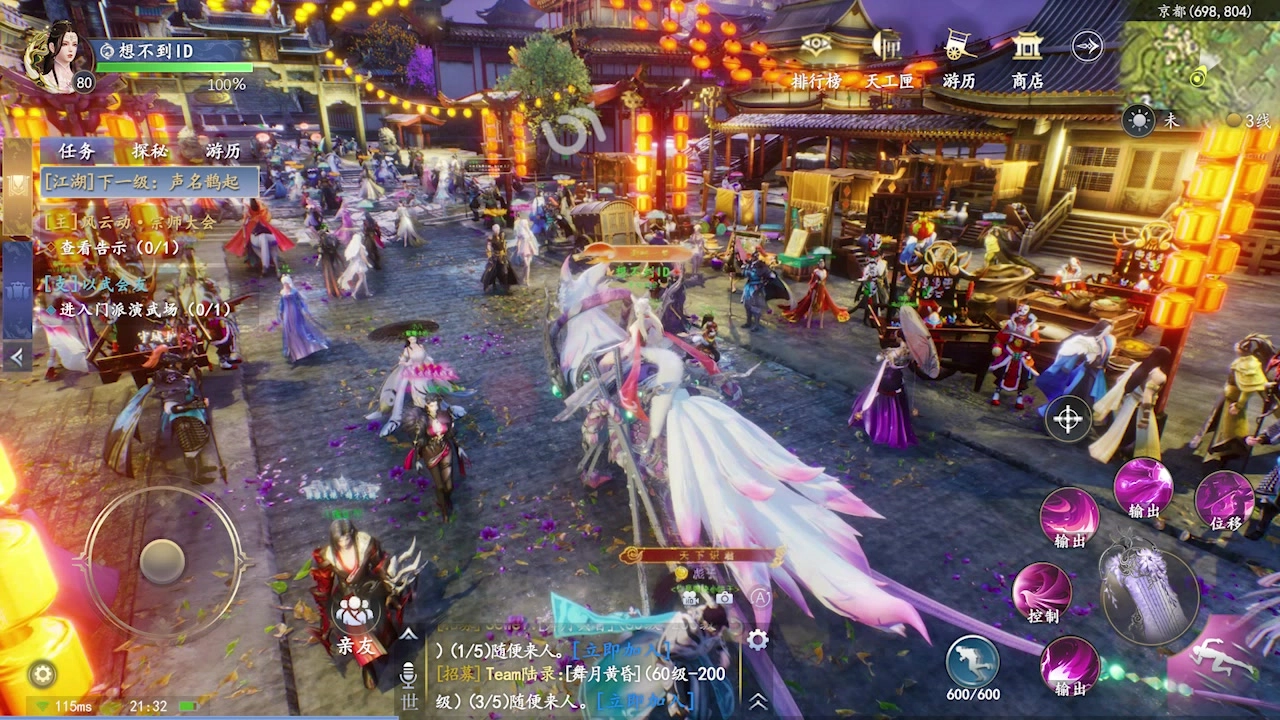Viewport: 1280px width, 720px height.
Task: Open the 3线 server line selector
Action: pyautogui.click(x=1245, y=118)
